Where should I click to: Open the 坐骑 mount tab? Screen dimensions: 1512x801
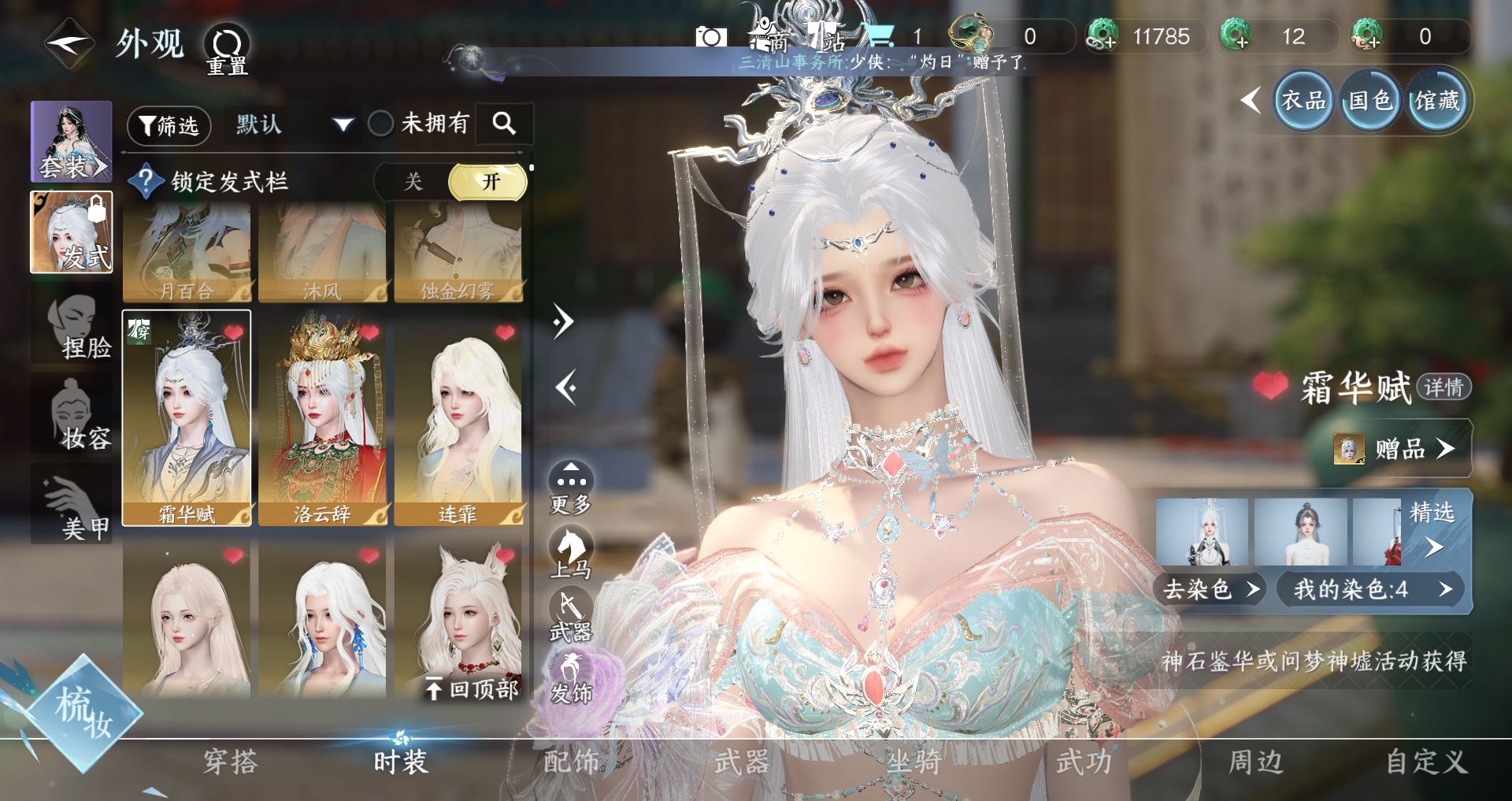pos(913,762)
